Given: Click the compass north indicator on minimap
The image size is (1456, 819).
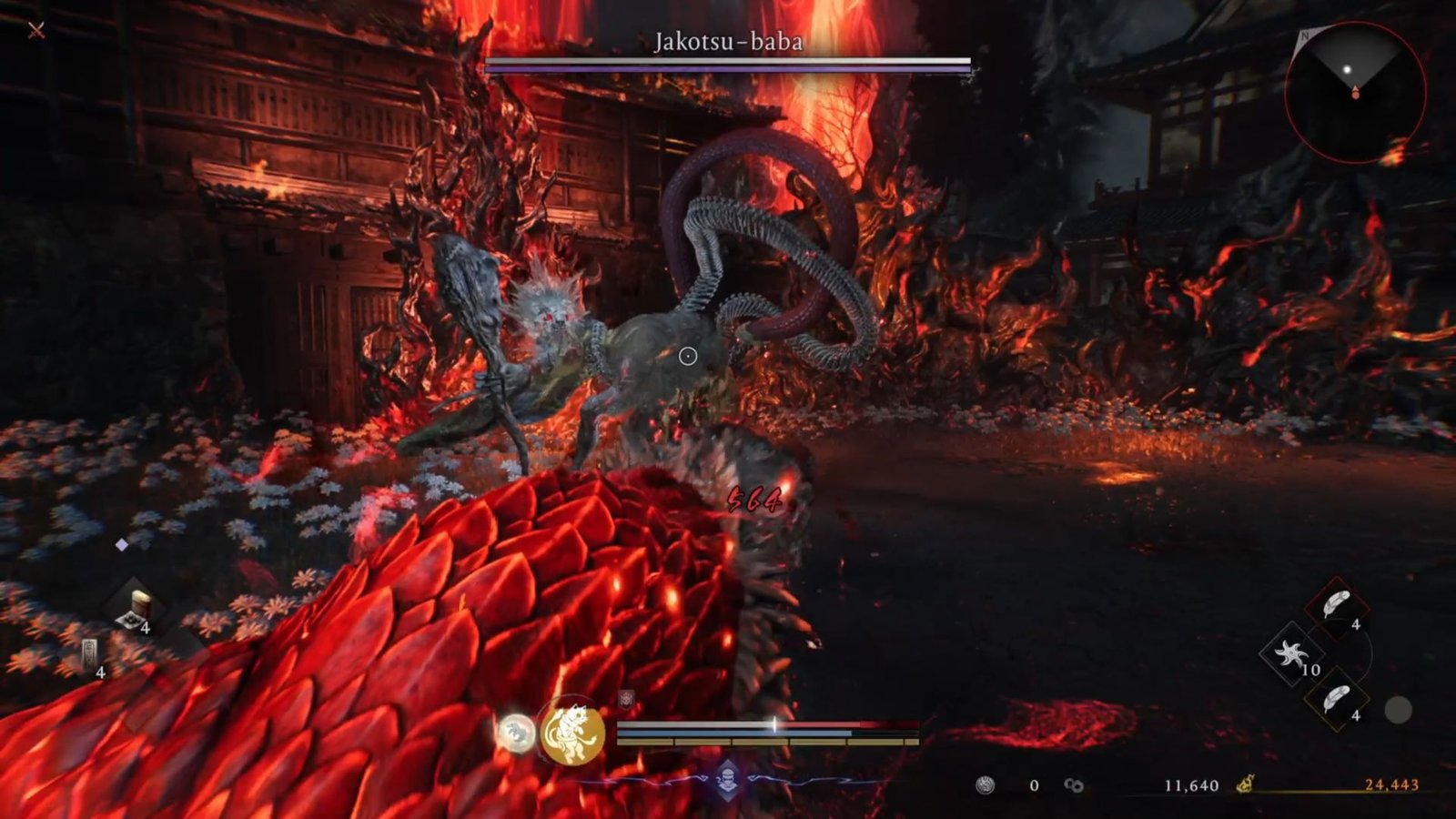Looking at the screenshot, I should point(1305,36).
